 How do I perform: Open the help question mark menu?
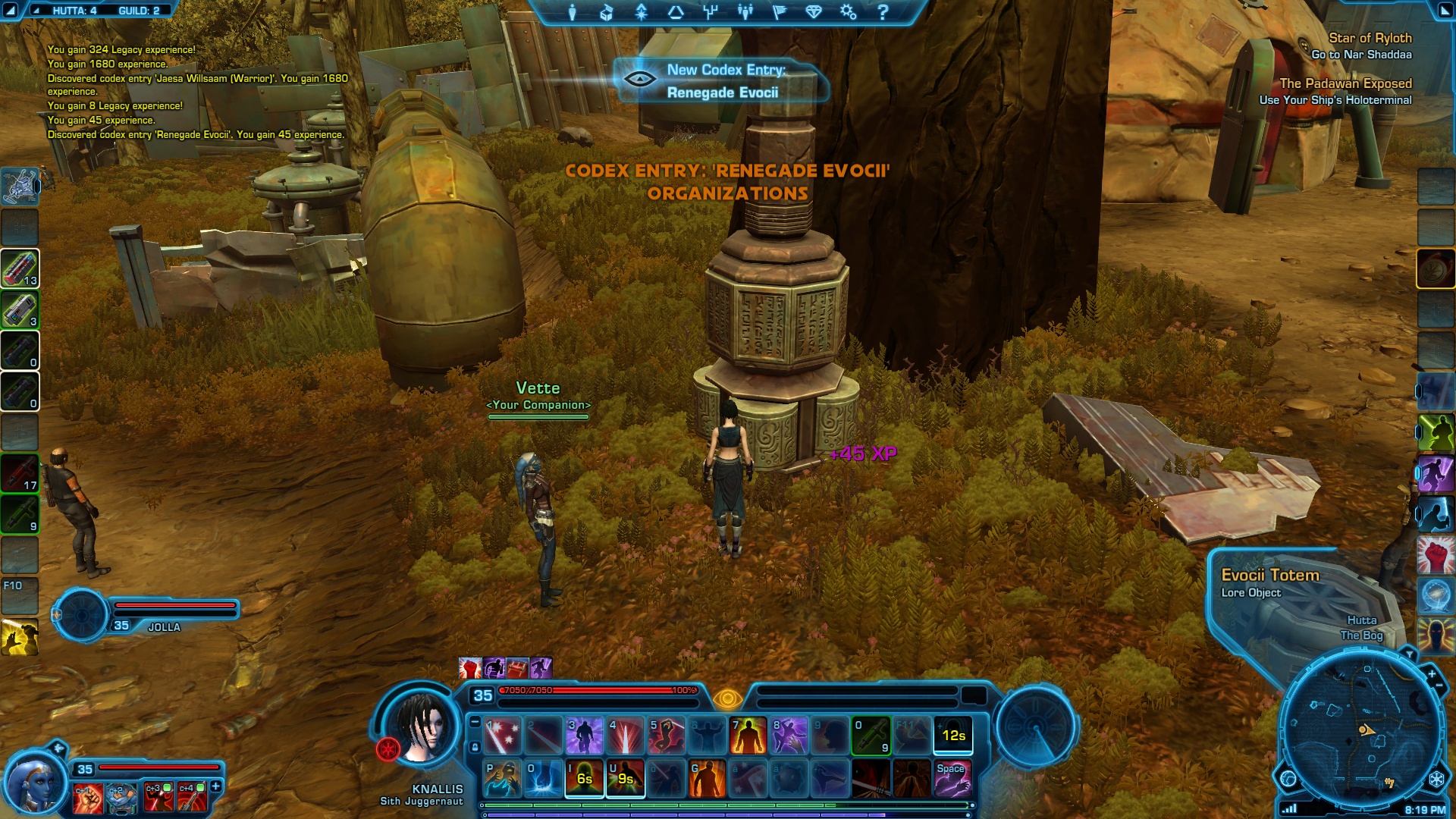coord(883,12)
